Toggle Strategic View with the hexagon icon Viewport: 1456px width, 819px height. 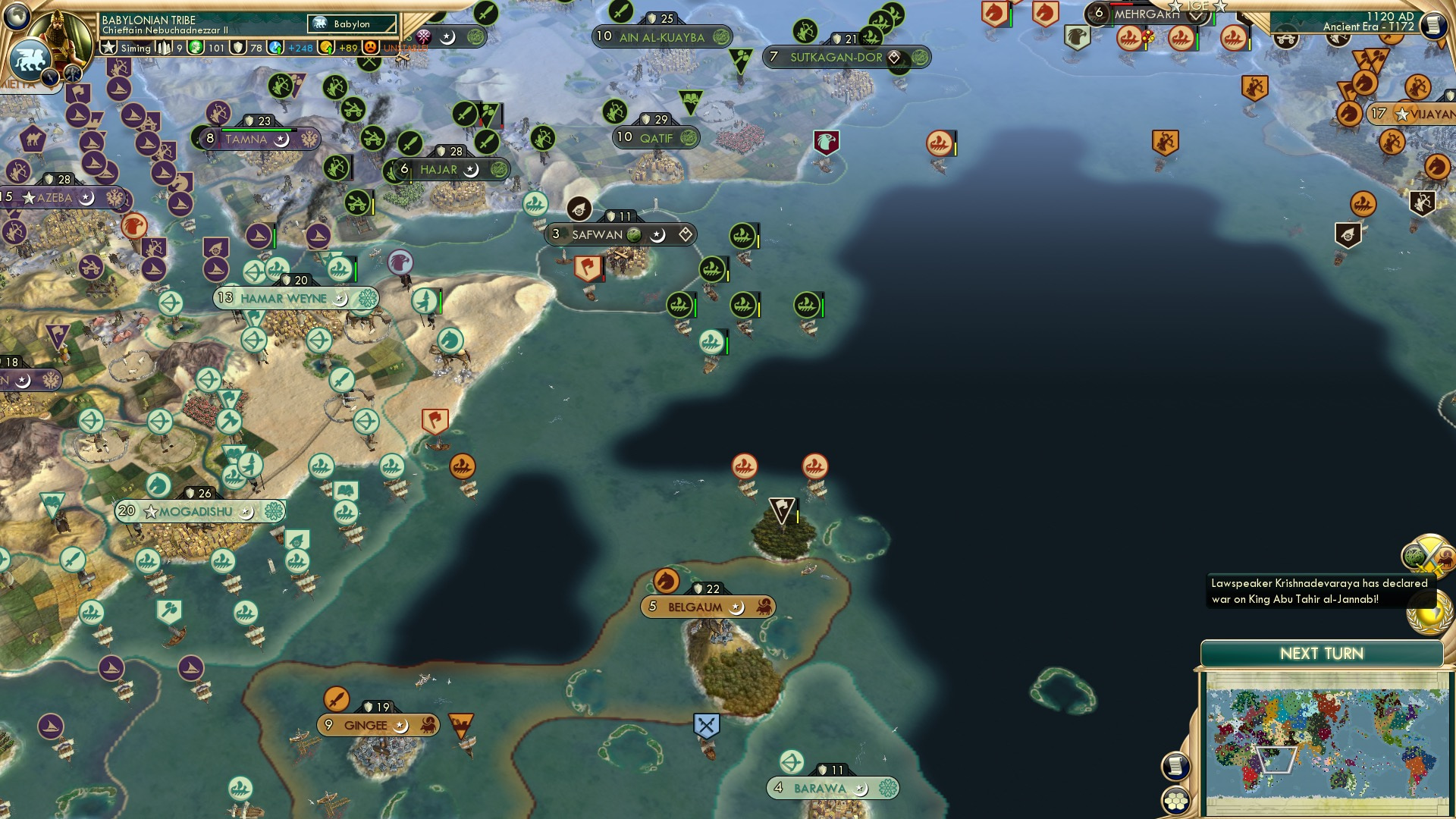point(1176,802)
